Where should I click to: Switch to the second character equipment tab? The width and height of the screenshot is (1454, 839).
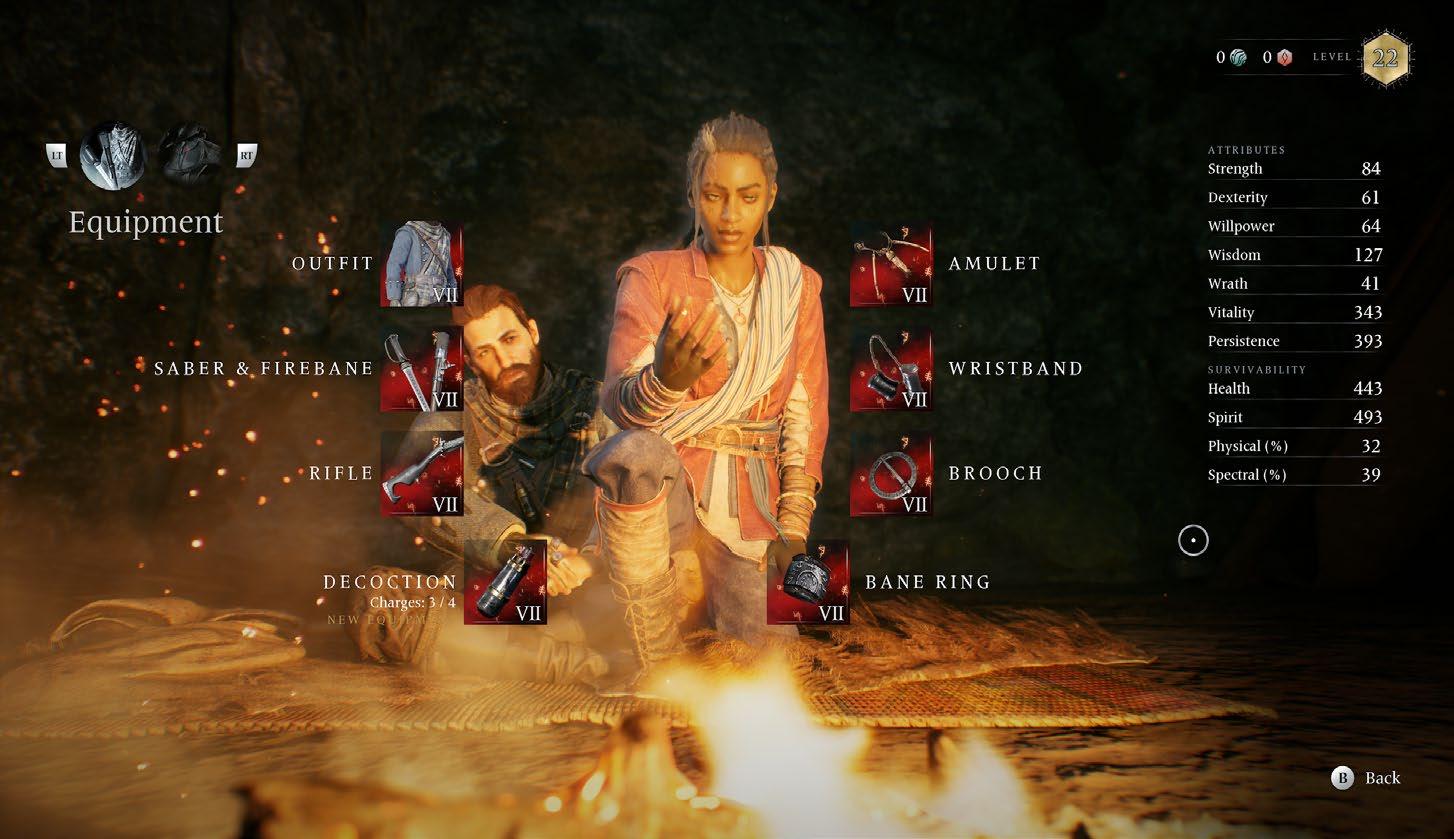(190, 155)
